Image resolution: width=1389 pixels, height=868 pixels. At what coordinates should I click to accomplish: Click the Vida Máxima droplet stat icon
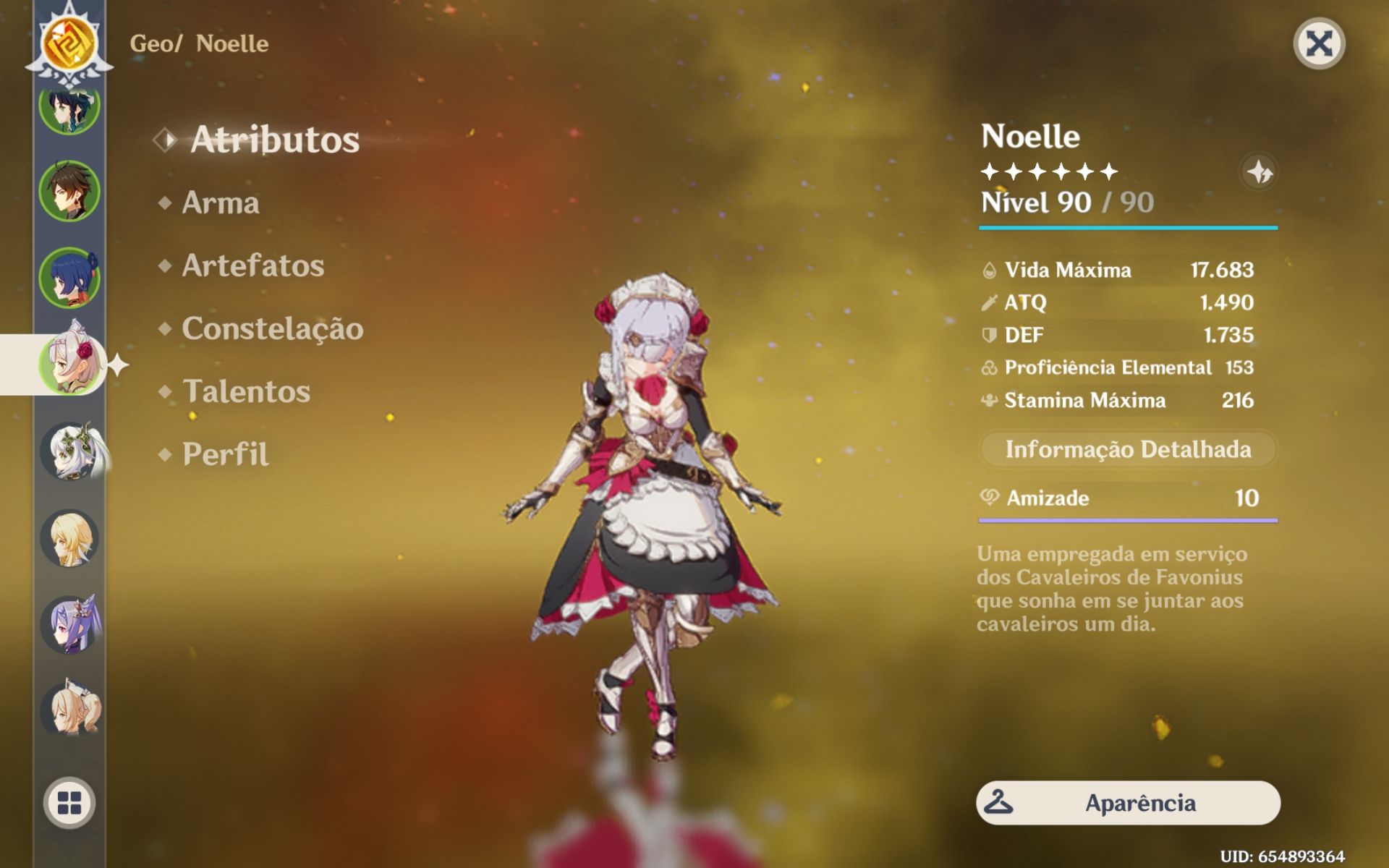pyautogui.click(x=990, y=270)
